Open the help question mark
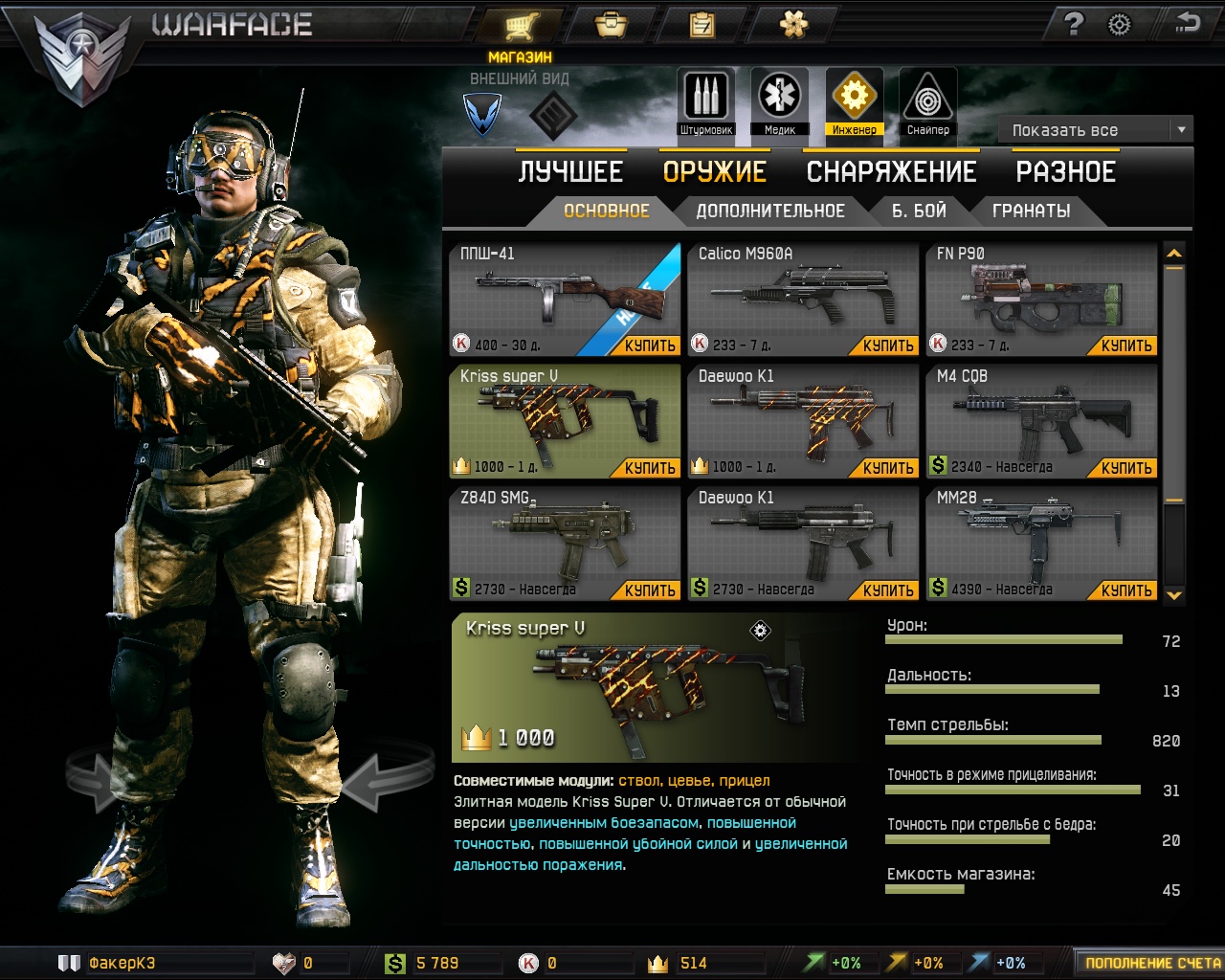 point(1074,25)
